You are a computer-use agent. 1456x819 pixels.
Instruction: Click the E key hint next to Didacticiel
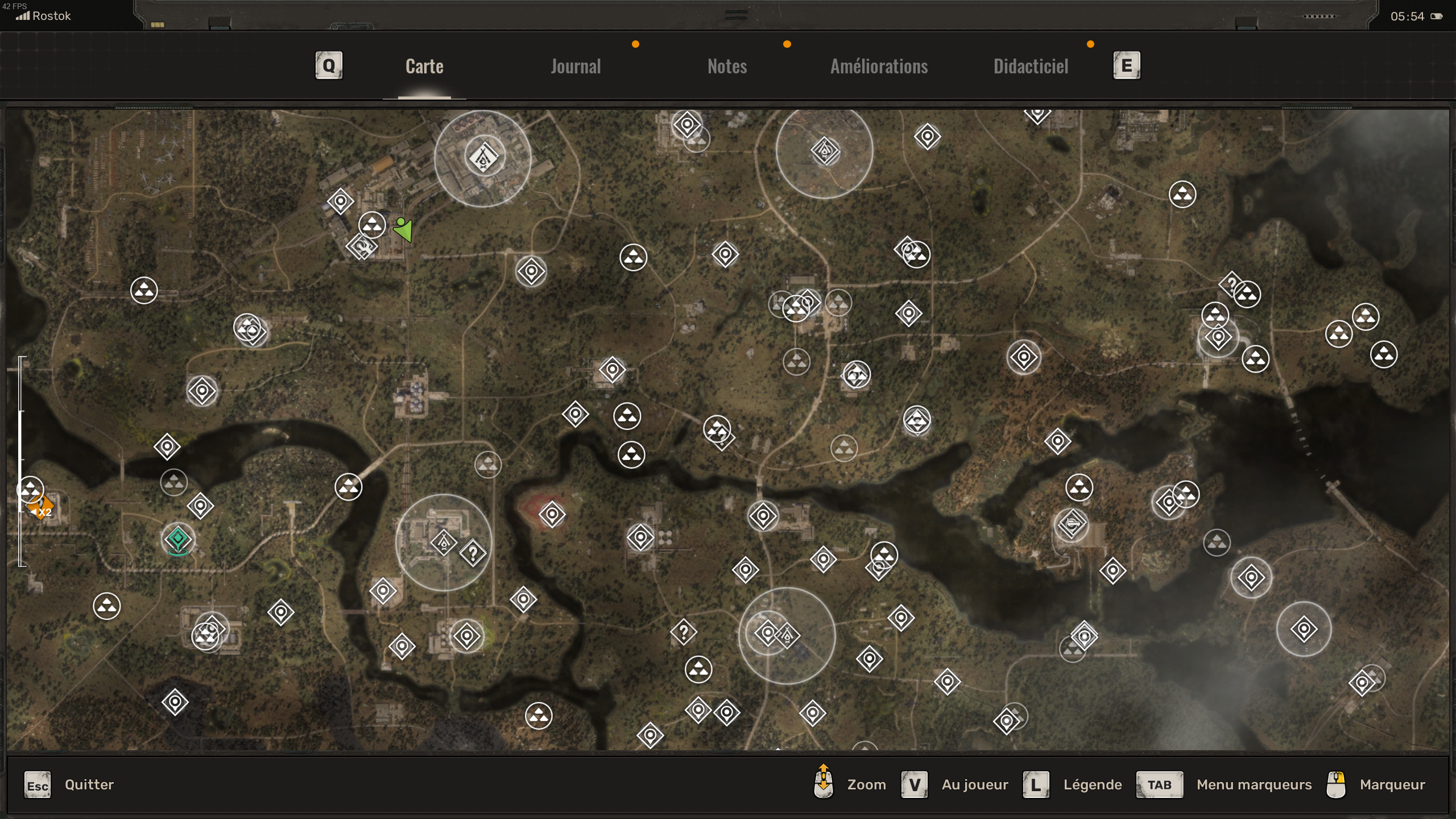pyautogui.click(x=1126, y=65)
